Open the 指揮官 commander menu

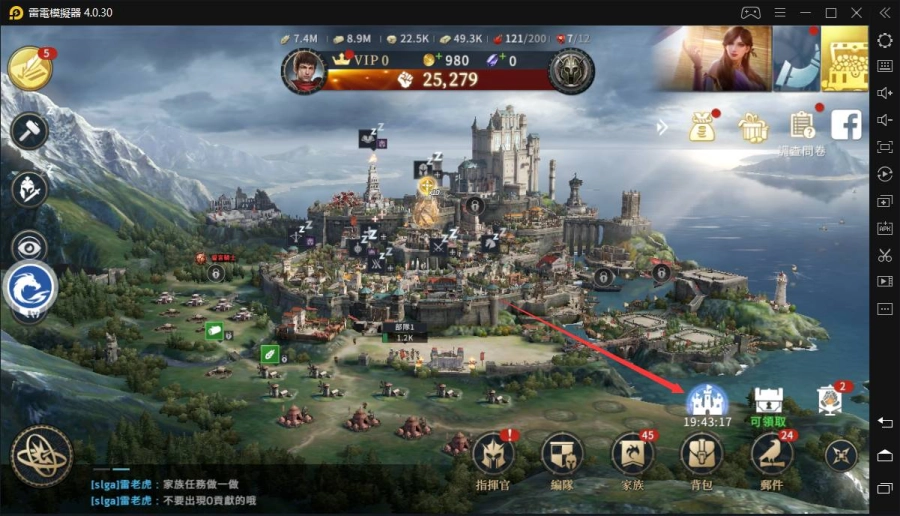click(493, 454)
